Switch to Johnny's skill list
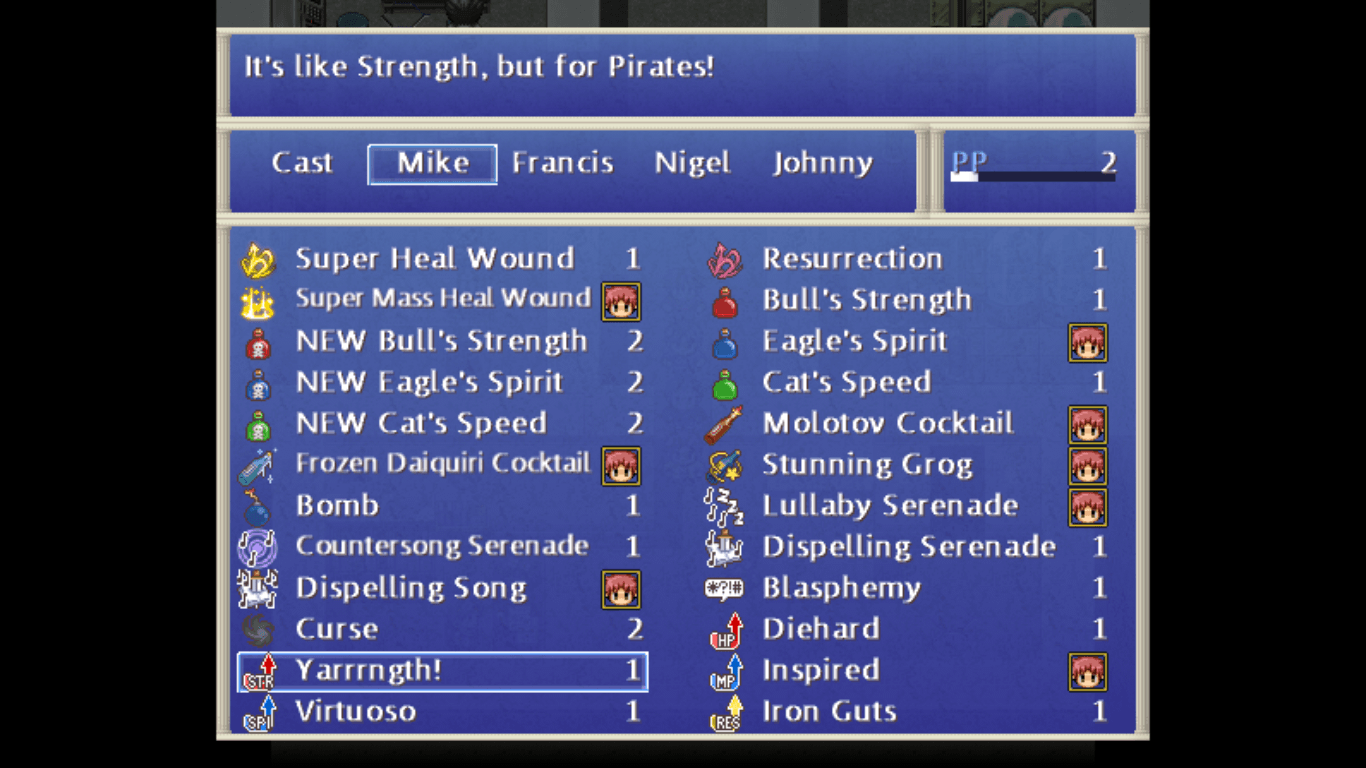The height and width of the screenshot is (768, 1366). click(822, 163)
